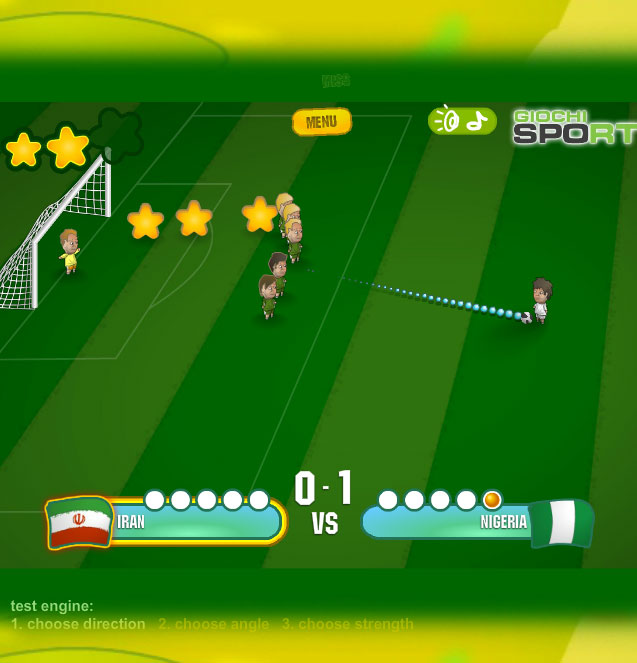Toggle the music note icon
This screenshot has width=637, height=663.
pos(478,120)
